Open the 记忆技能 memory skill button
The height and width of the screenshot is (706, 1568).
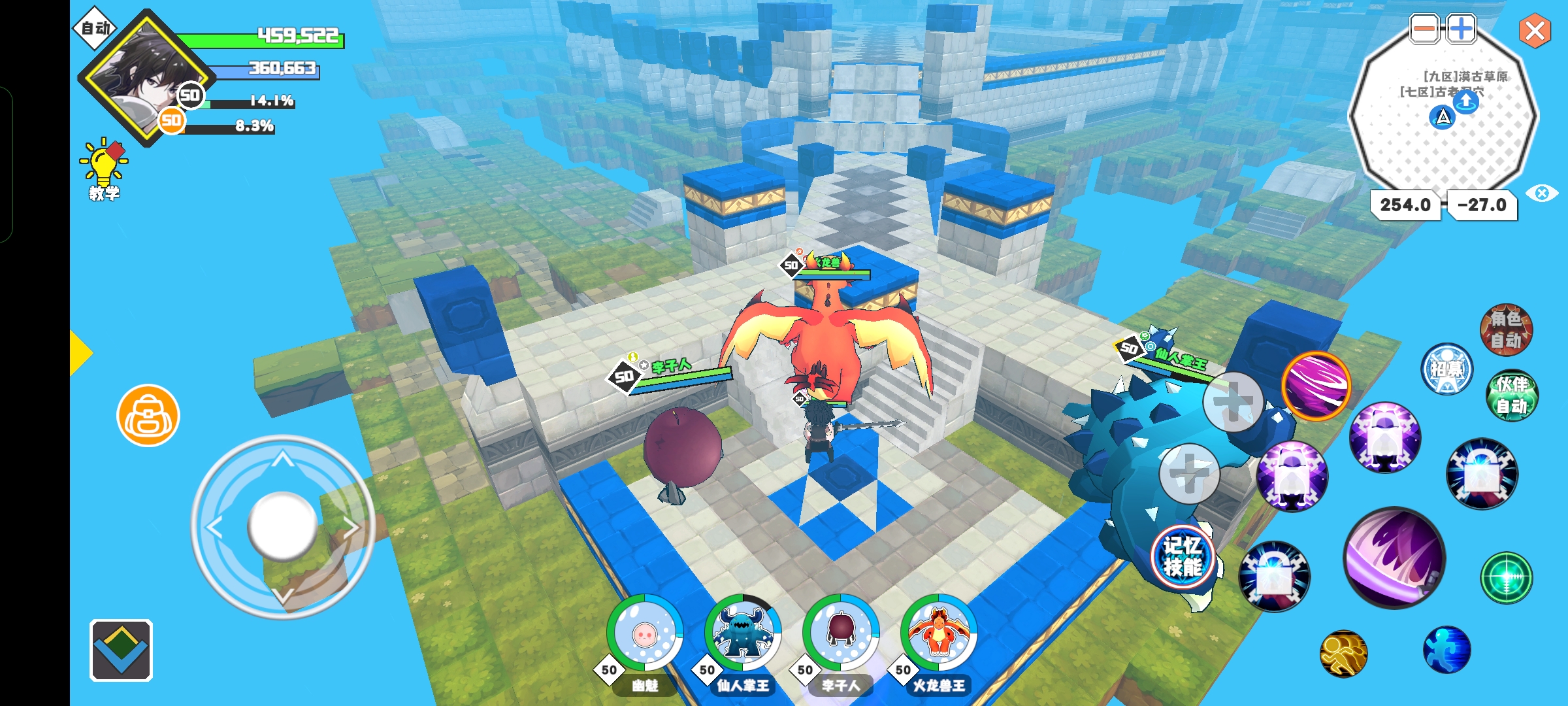[1183, 556]
